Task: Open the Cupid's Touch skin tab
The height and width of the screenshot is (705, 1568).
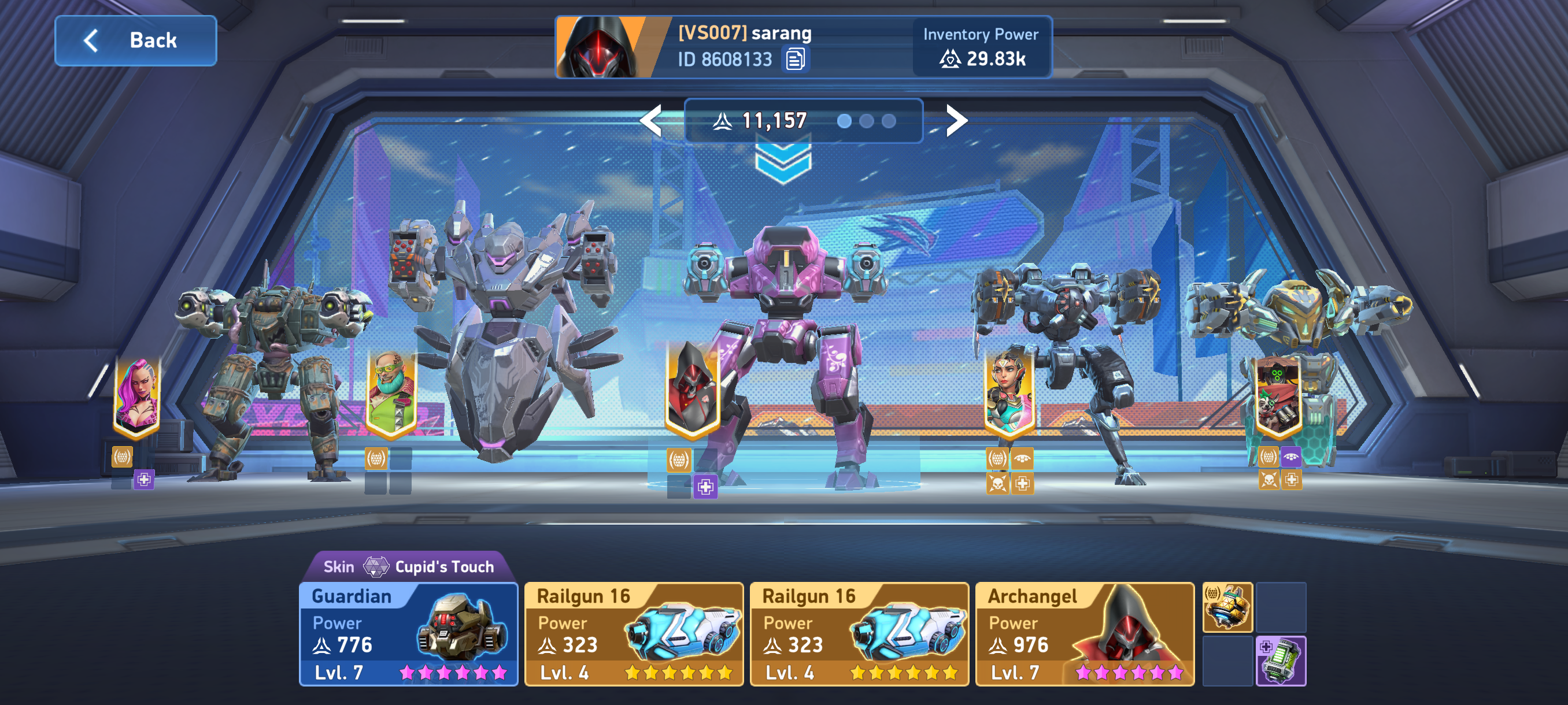Action: point(409,566)
